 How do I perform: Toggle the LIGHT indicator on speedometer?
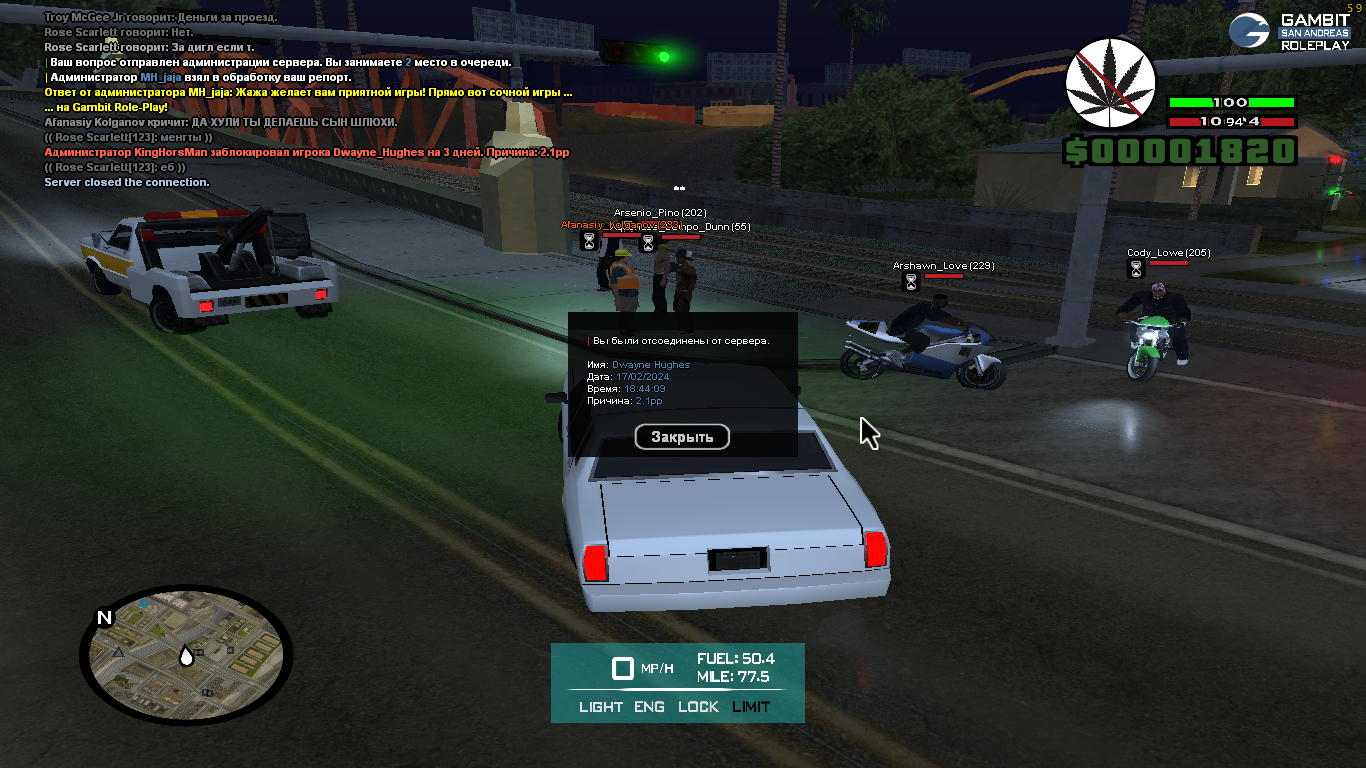click(x=601, y=707)
